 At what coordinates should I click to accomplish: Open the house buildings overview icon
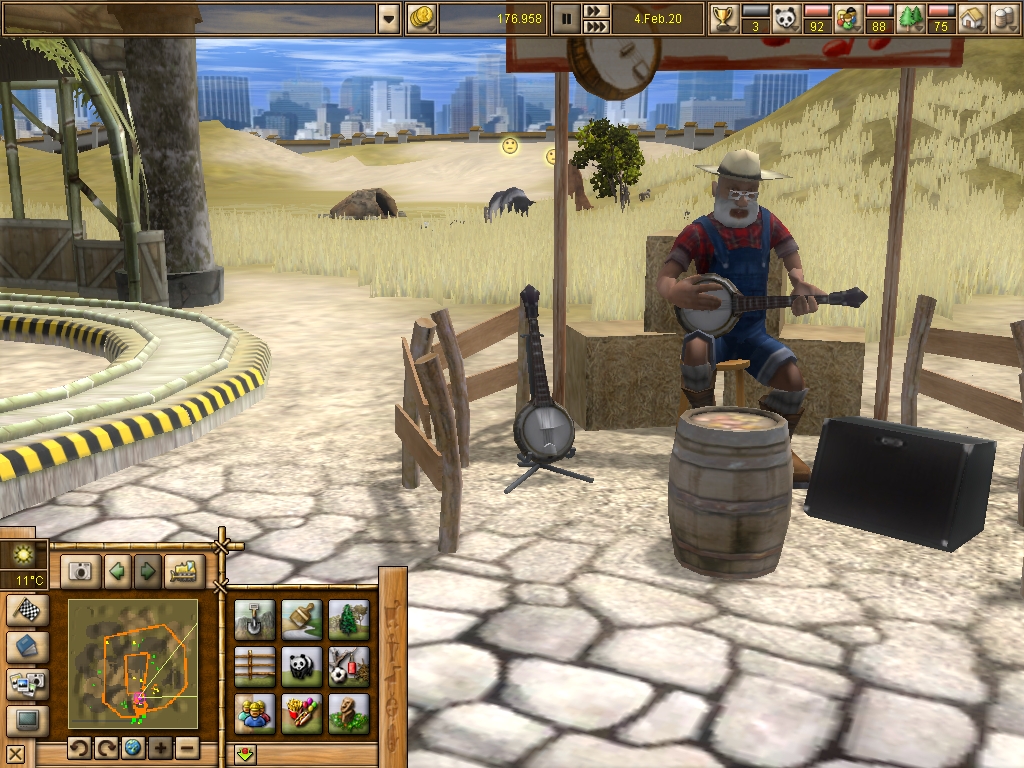pos(972,18)
